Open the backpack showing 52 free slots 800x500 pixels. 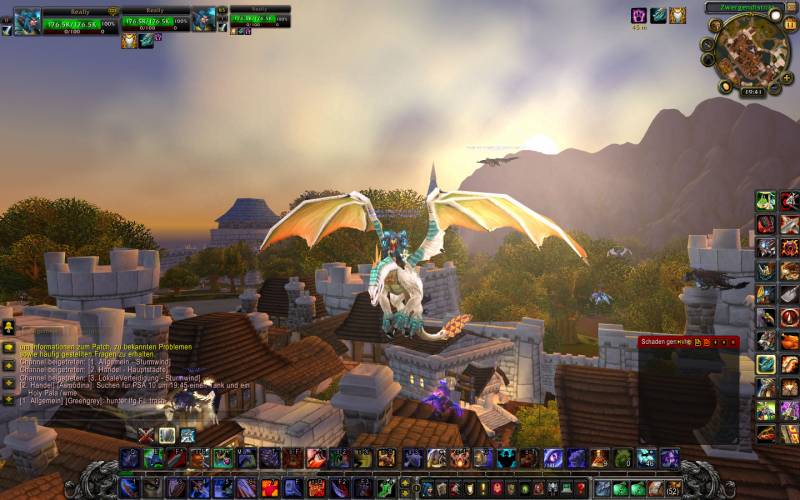coord(672,489)
